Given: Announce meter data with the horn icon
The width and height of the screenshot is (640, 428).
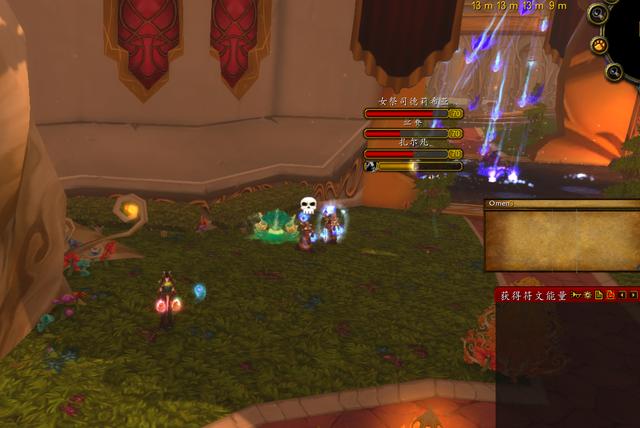Looking at the screenshot, I should pos(576,296).
